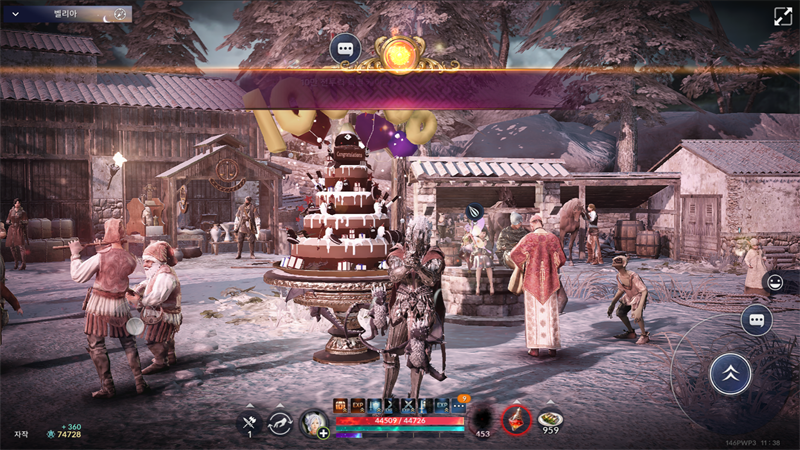
Task: Open the chat bubble button on right side
Action: [756, 320]
